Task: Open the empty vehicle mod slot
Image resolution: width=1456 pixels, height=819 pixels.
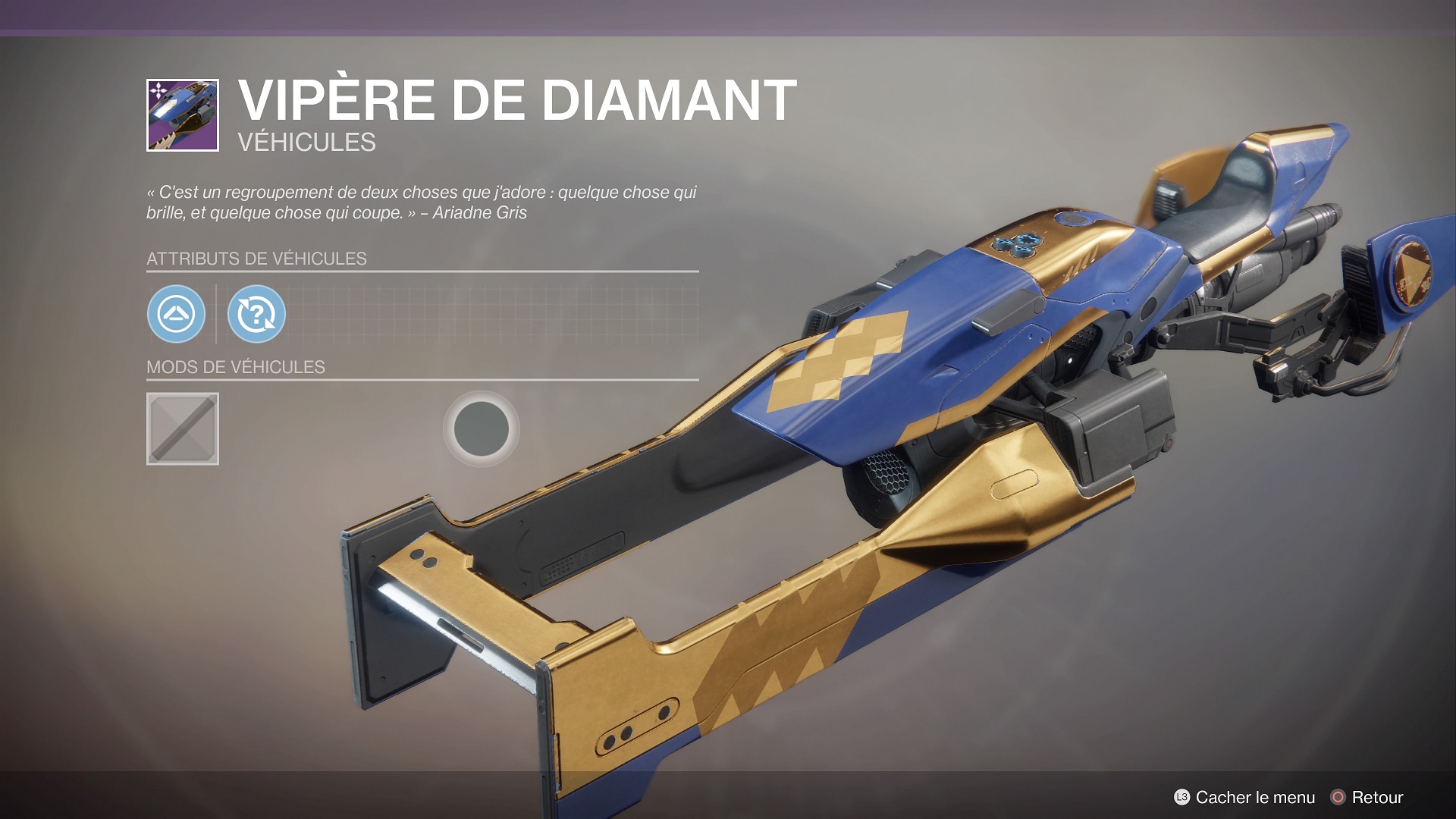Action: coord(183,428)
